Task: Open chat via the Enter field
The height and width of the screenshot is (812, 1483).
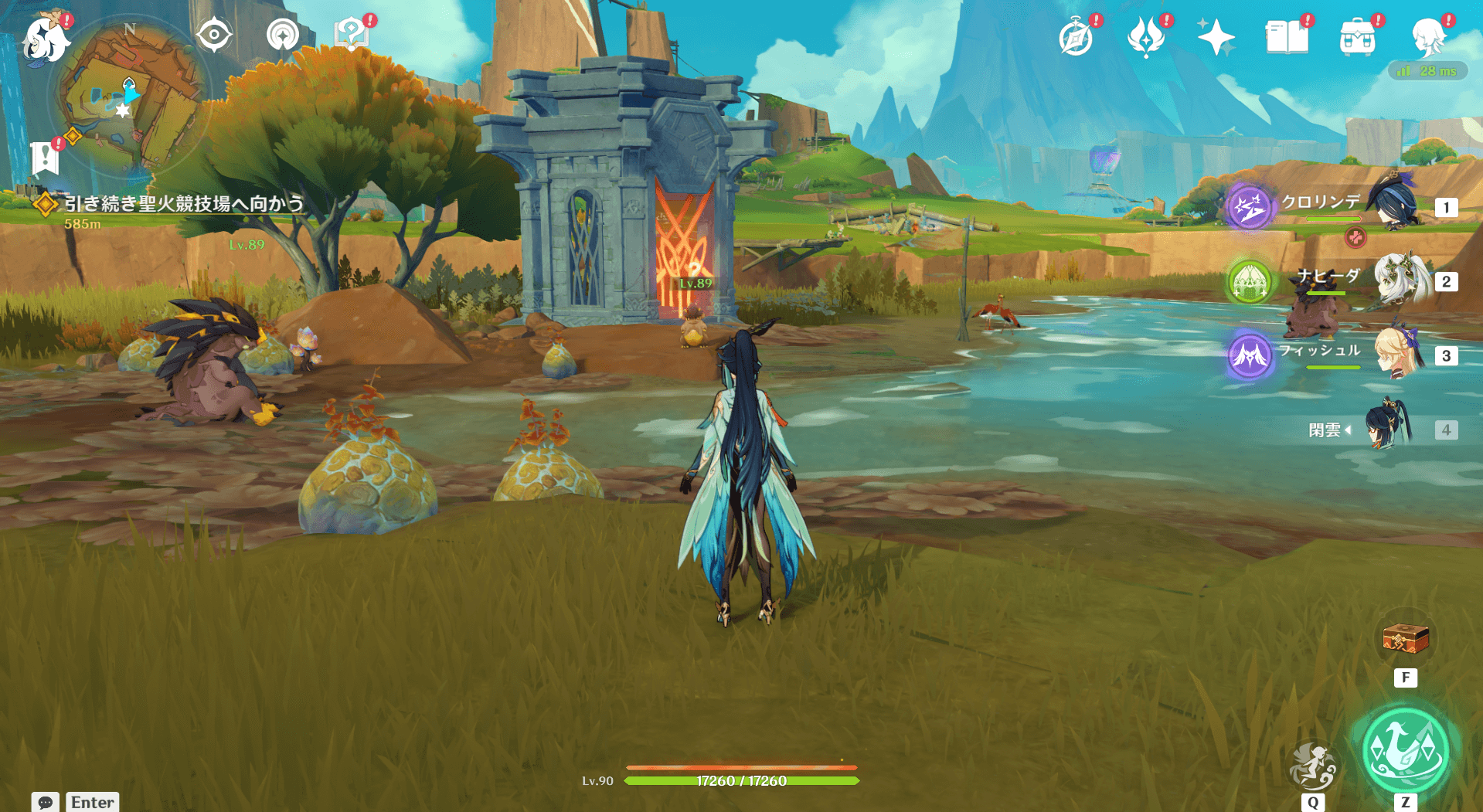Action: [91, 802]
